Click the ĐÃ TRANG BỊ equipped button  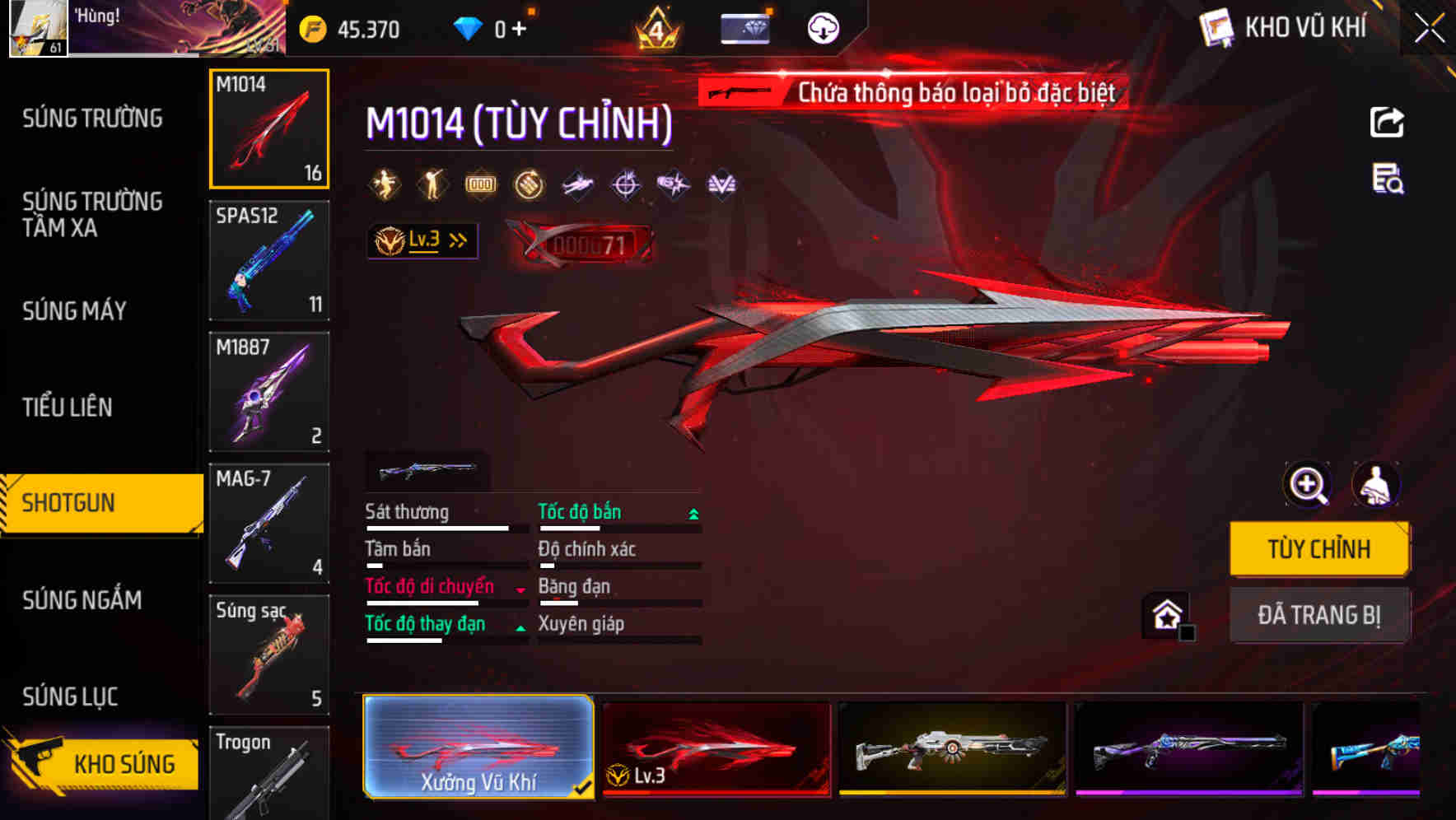(x=1320, y=615)
